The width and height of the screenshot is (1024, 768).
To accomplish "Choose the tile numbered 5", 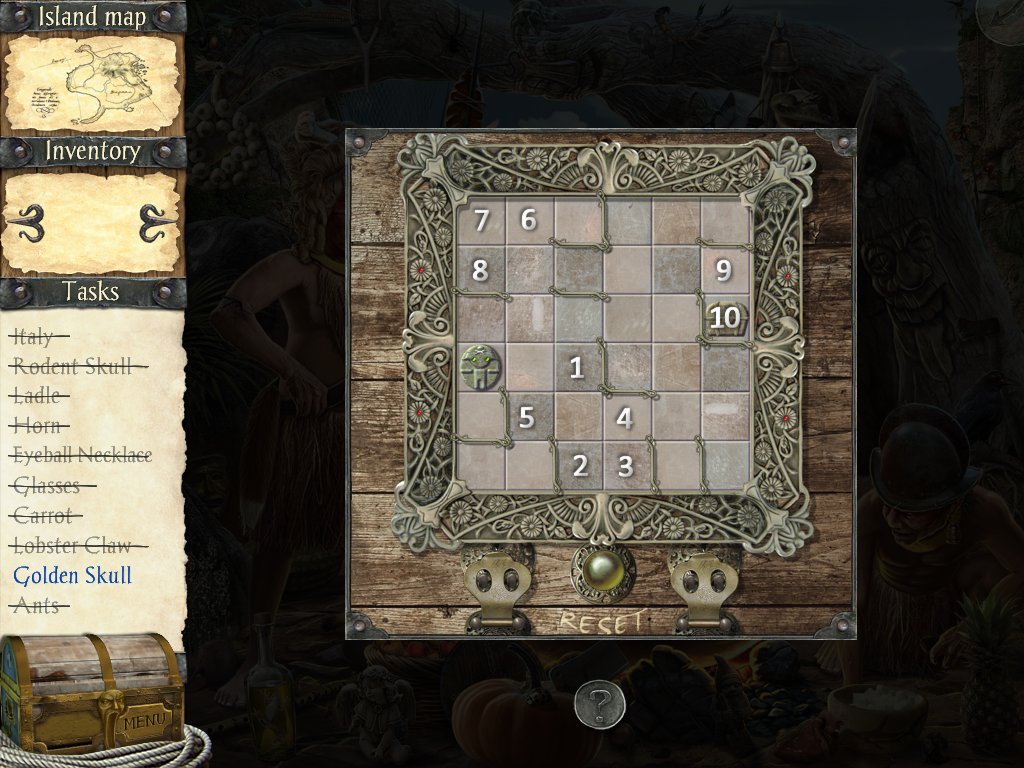I will [x=528, y=417].
